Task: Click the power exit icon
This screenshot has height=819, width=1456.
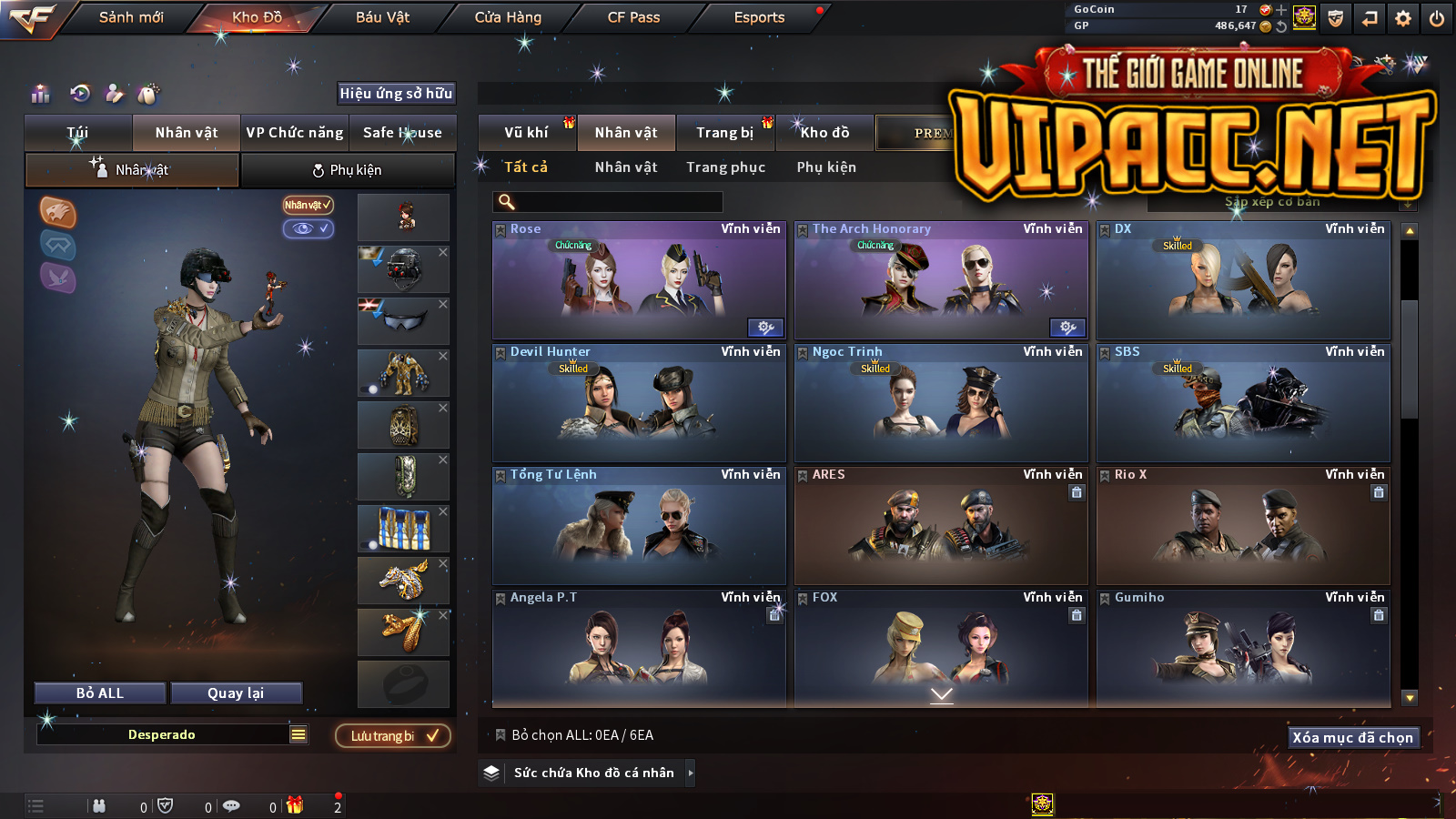Action: tap(1437, 18)
